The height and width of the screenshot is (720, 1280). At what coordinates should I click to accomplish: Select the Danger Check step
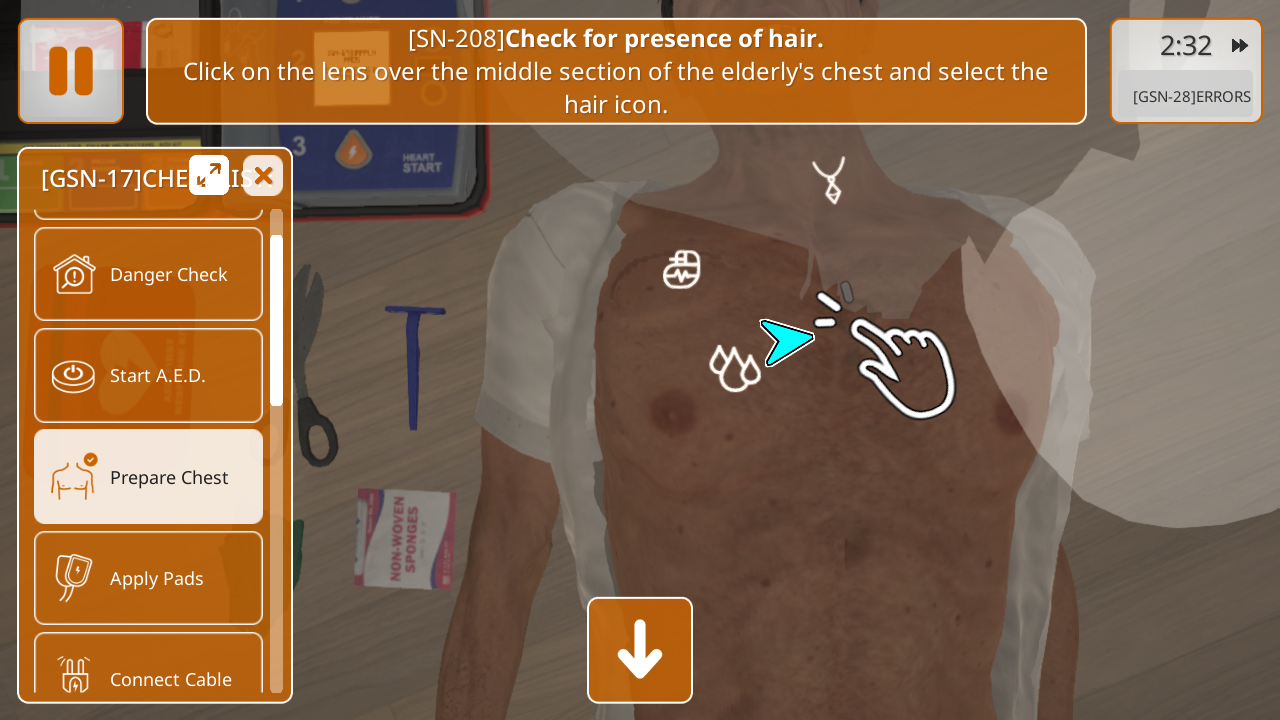pos(149,274)
